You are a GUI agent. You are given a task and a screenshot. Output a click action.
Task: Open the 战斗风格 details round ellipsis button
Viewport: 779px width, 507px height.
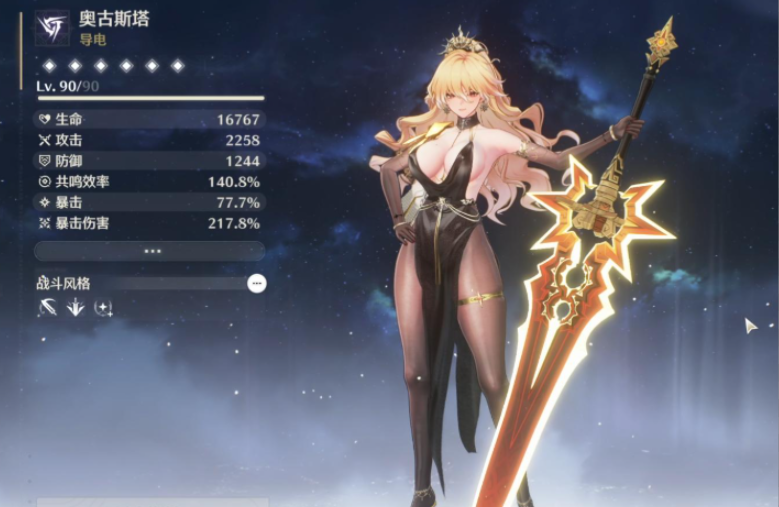coord(257,284)
